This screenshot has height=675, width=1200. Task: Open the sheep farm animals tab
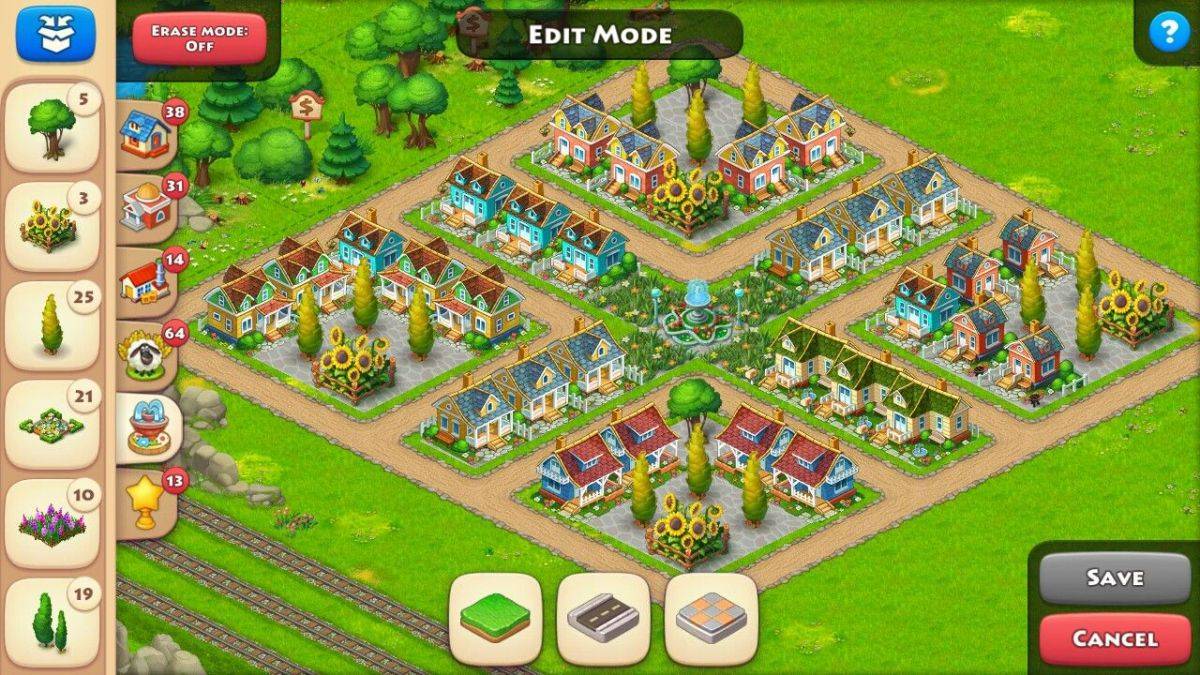tap(147, 355)
